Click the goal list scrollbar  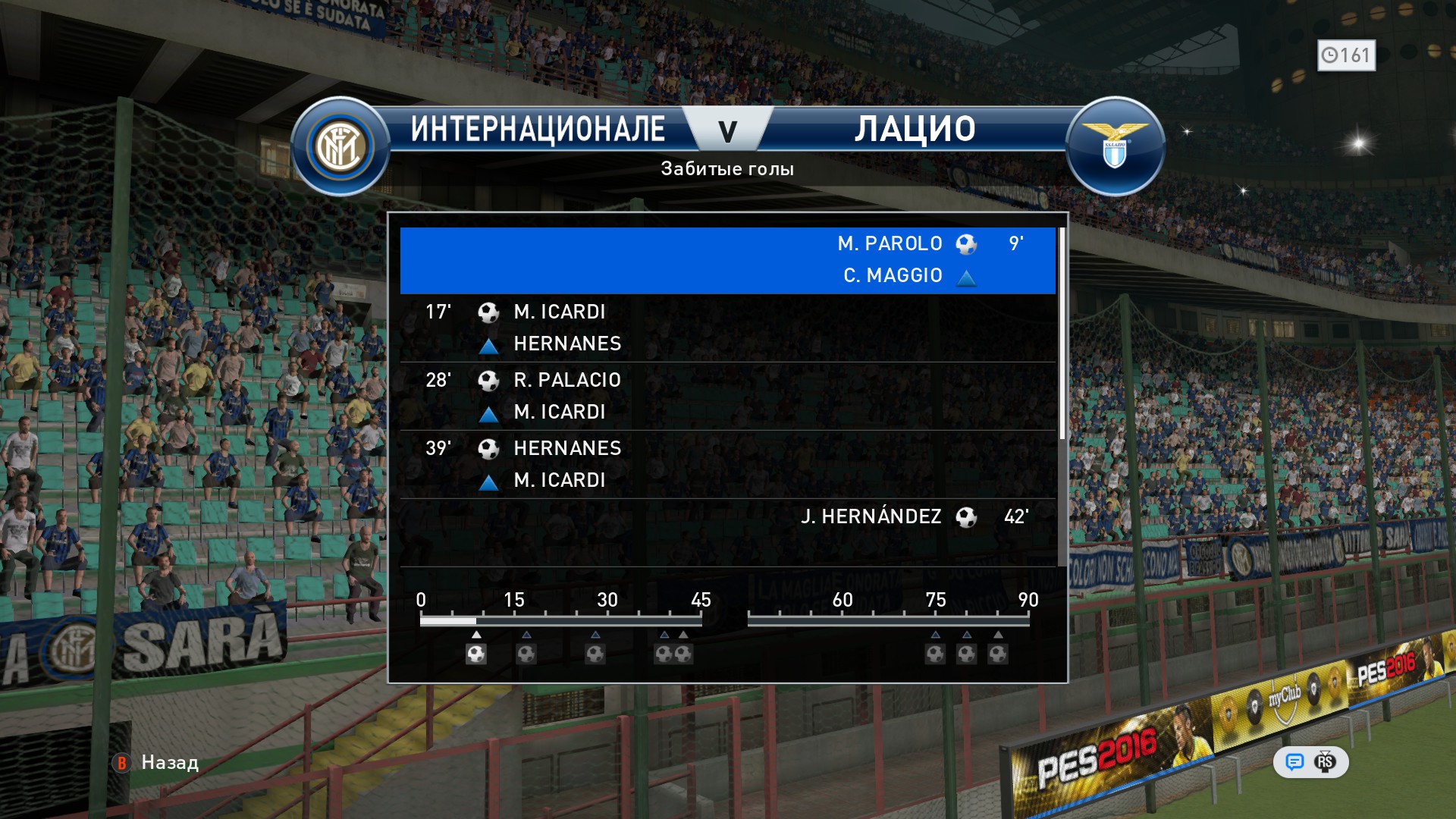tap(1062, 334)
